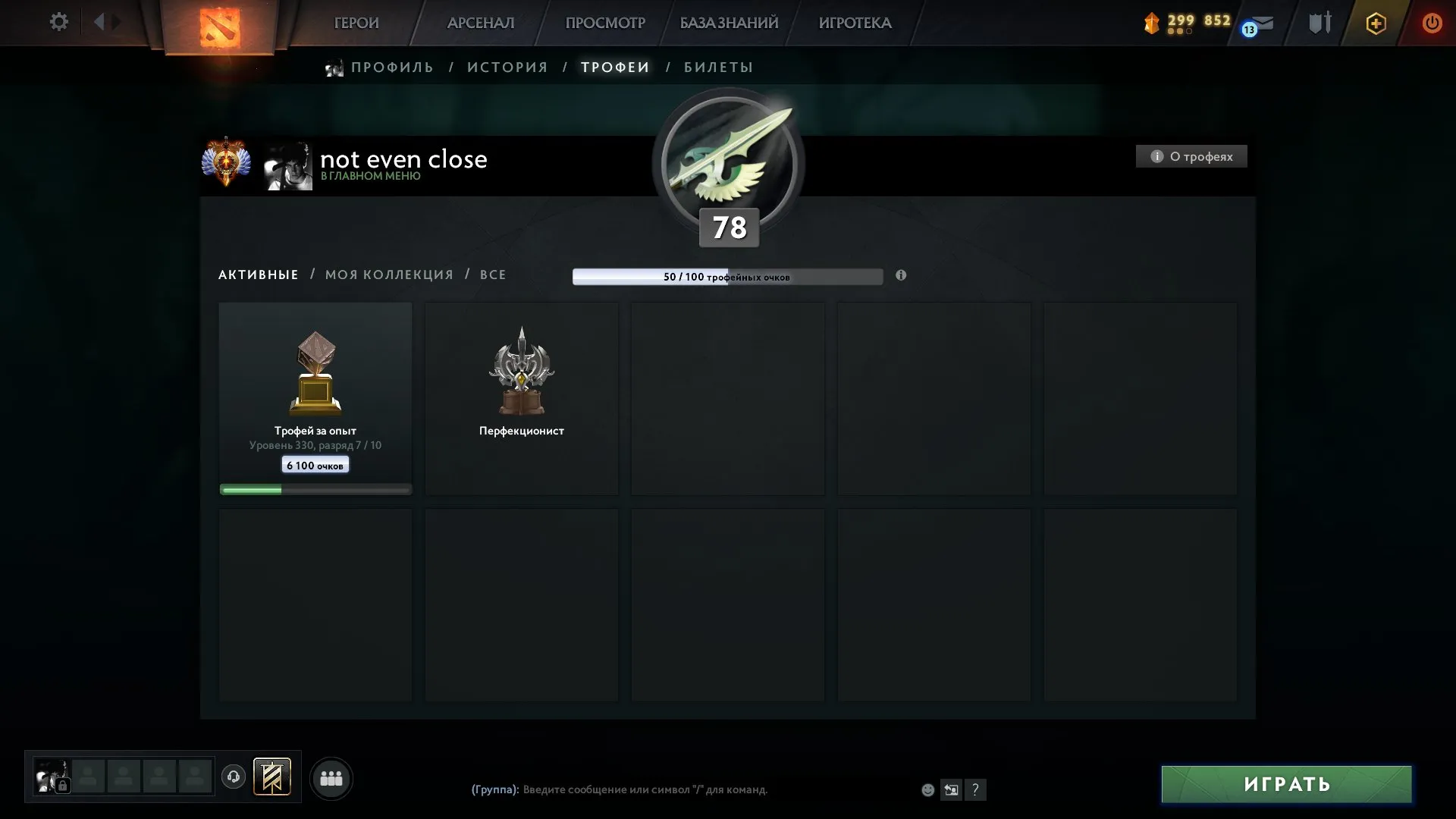Toggle the trophy info circle icon
Image resolution: width=1456 pixels, height=819 pixels.
tap(901, 276)
